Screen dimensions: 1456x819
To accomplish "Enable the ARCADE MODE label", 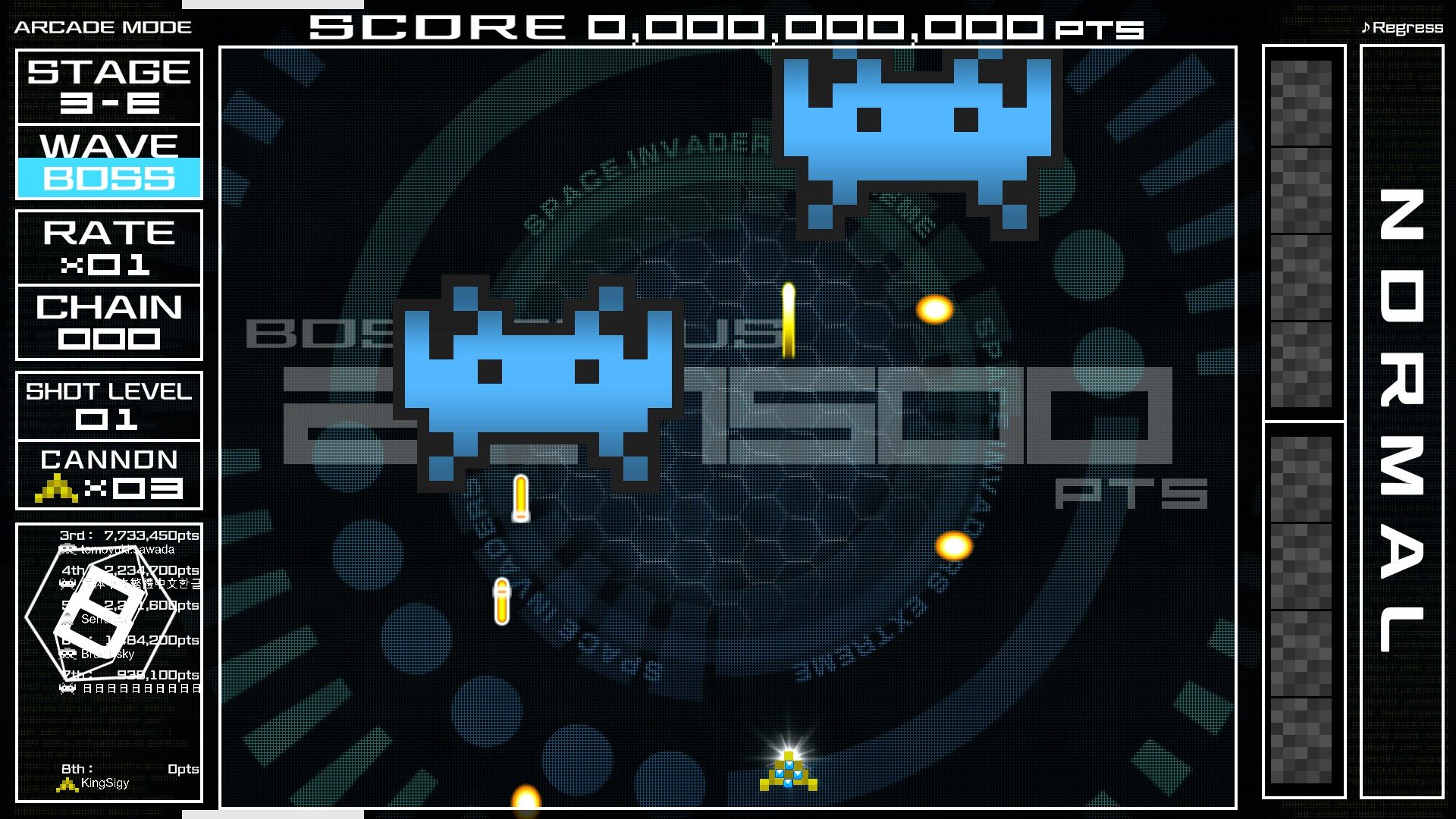I will [102, 25].
